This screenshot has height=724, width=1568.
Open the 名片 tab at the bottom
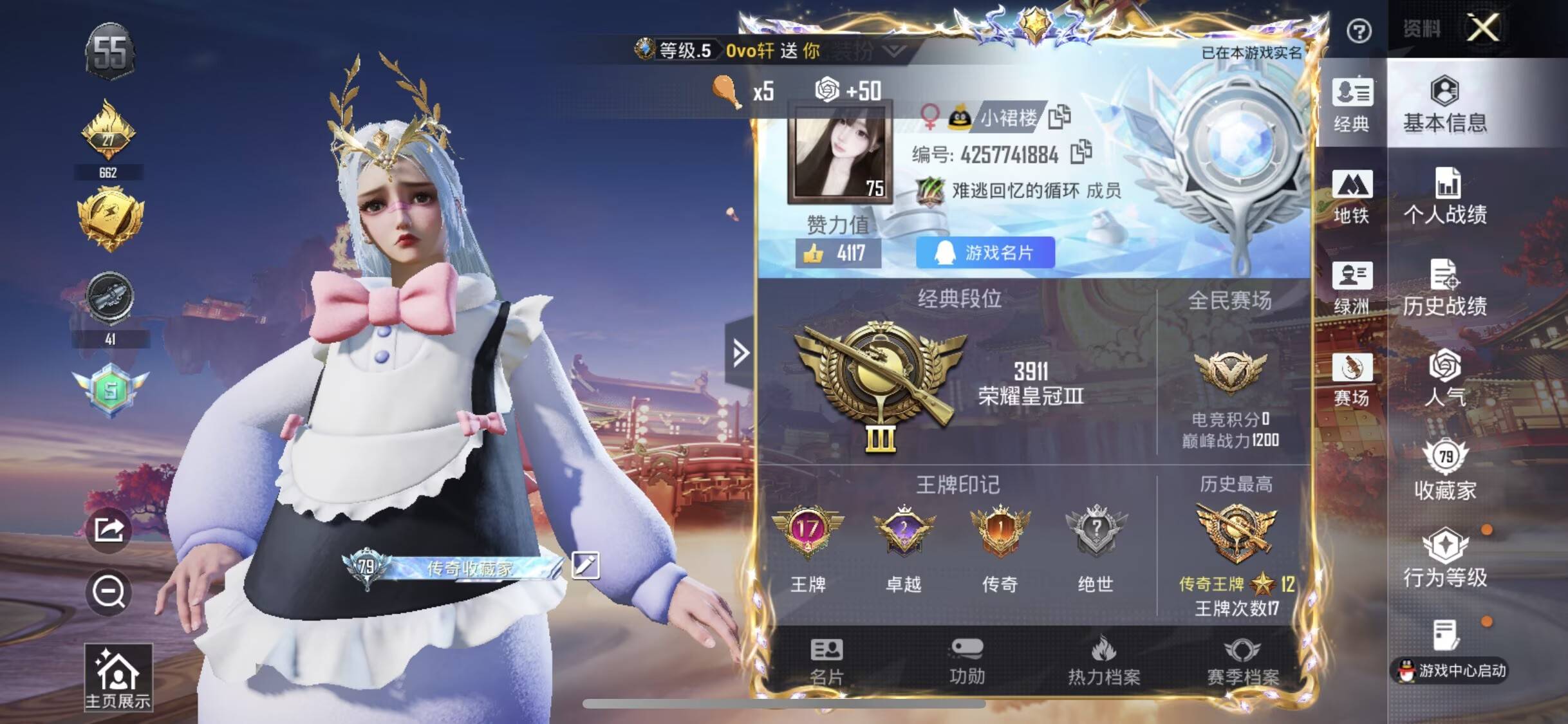pyautogui.click(x=826, y=662)
